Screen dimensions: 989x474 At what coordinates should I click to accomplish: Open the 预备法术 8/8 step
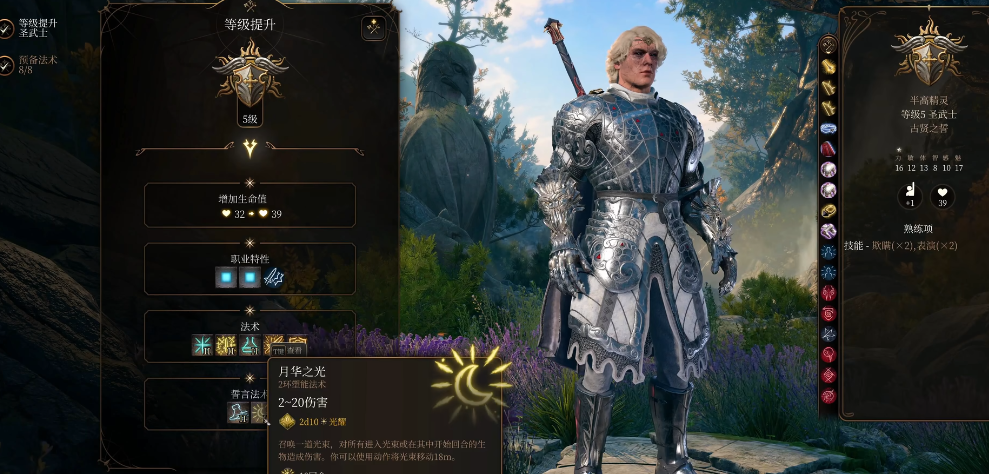coord(37,65)
